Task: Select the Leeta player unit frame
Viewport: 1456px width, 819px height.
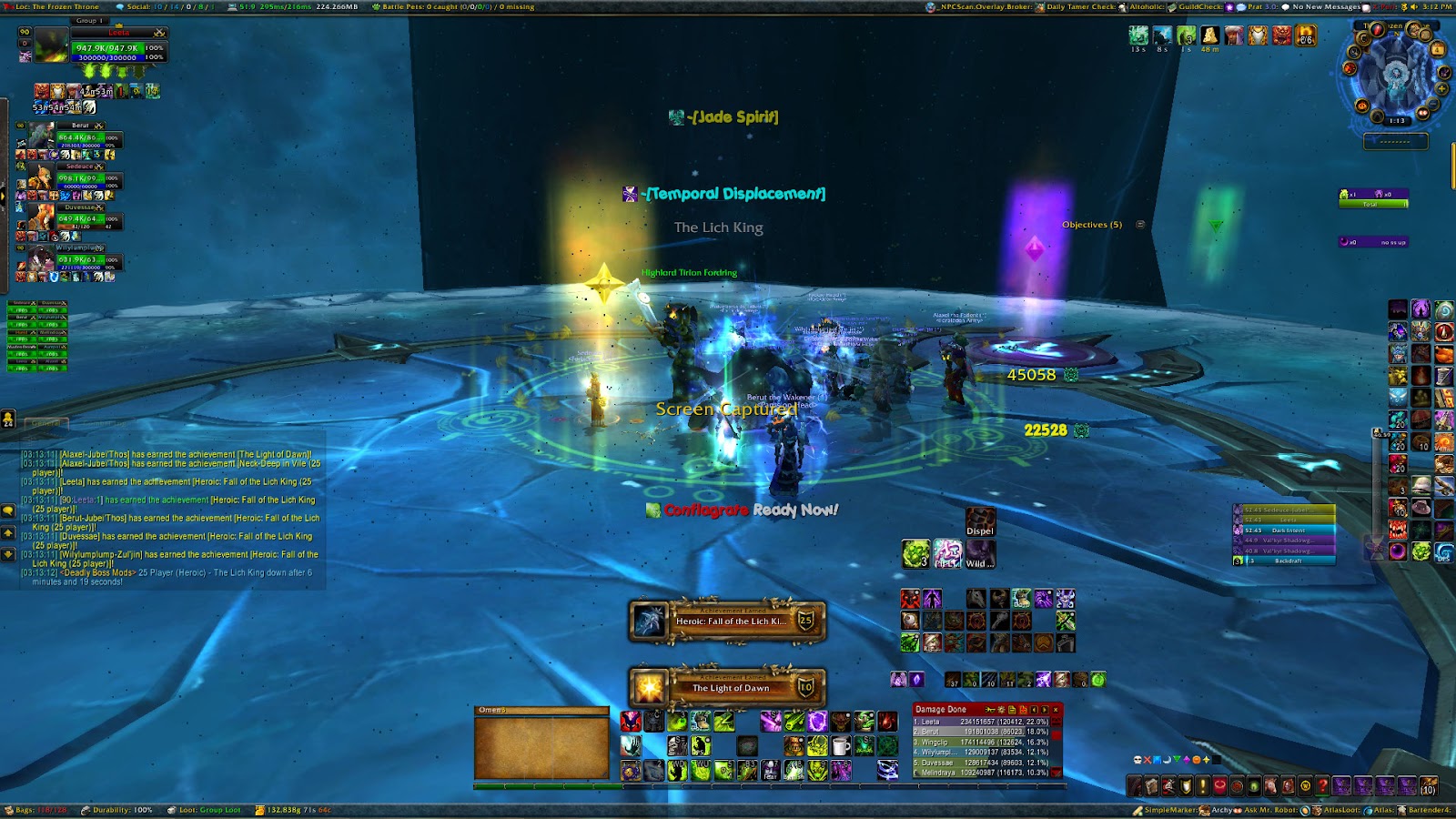Action: pos(118,47)
